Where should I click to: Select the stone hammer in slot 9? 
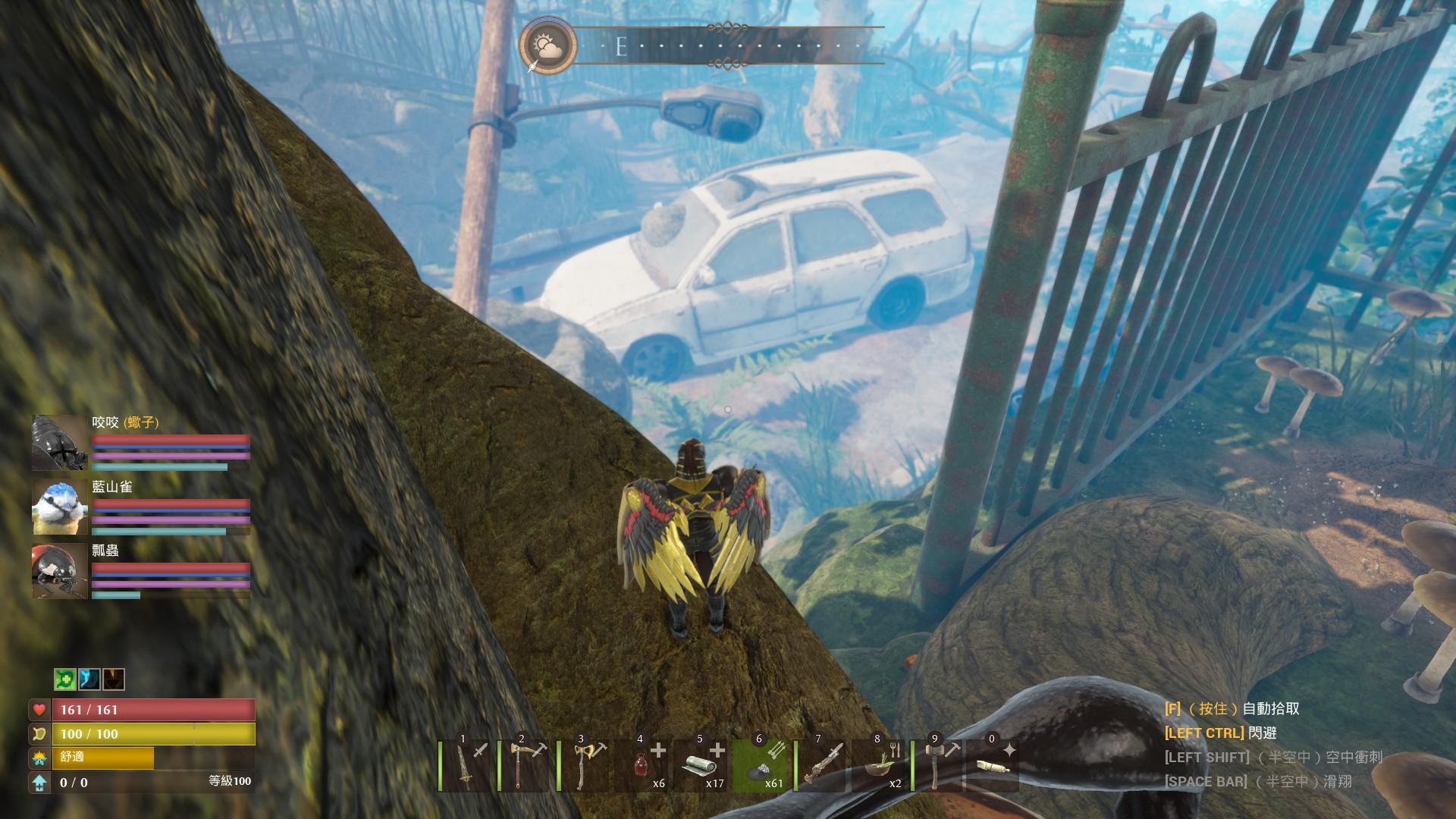939,766
